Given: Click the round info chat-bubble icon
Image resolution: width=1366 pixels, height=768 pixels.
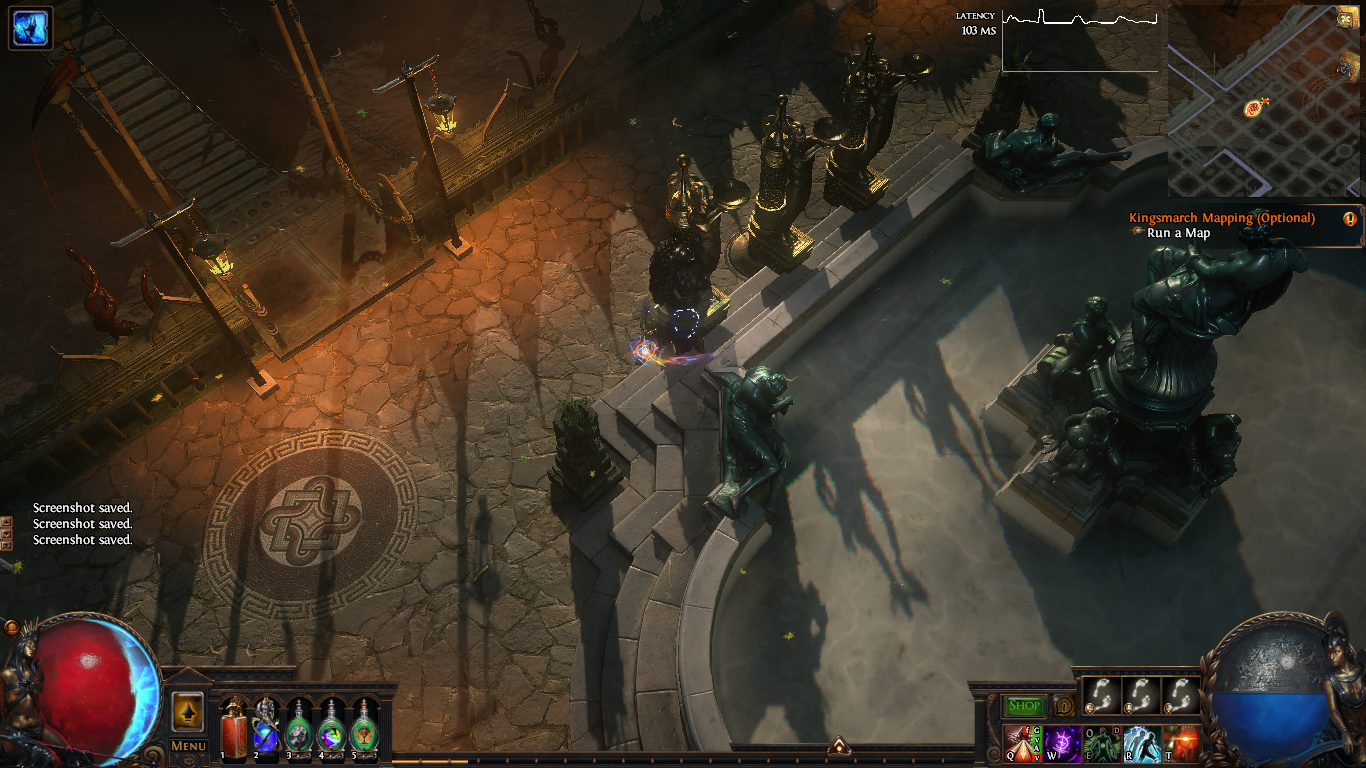Looking at the screenshot, I should (x=1063, y=706).
